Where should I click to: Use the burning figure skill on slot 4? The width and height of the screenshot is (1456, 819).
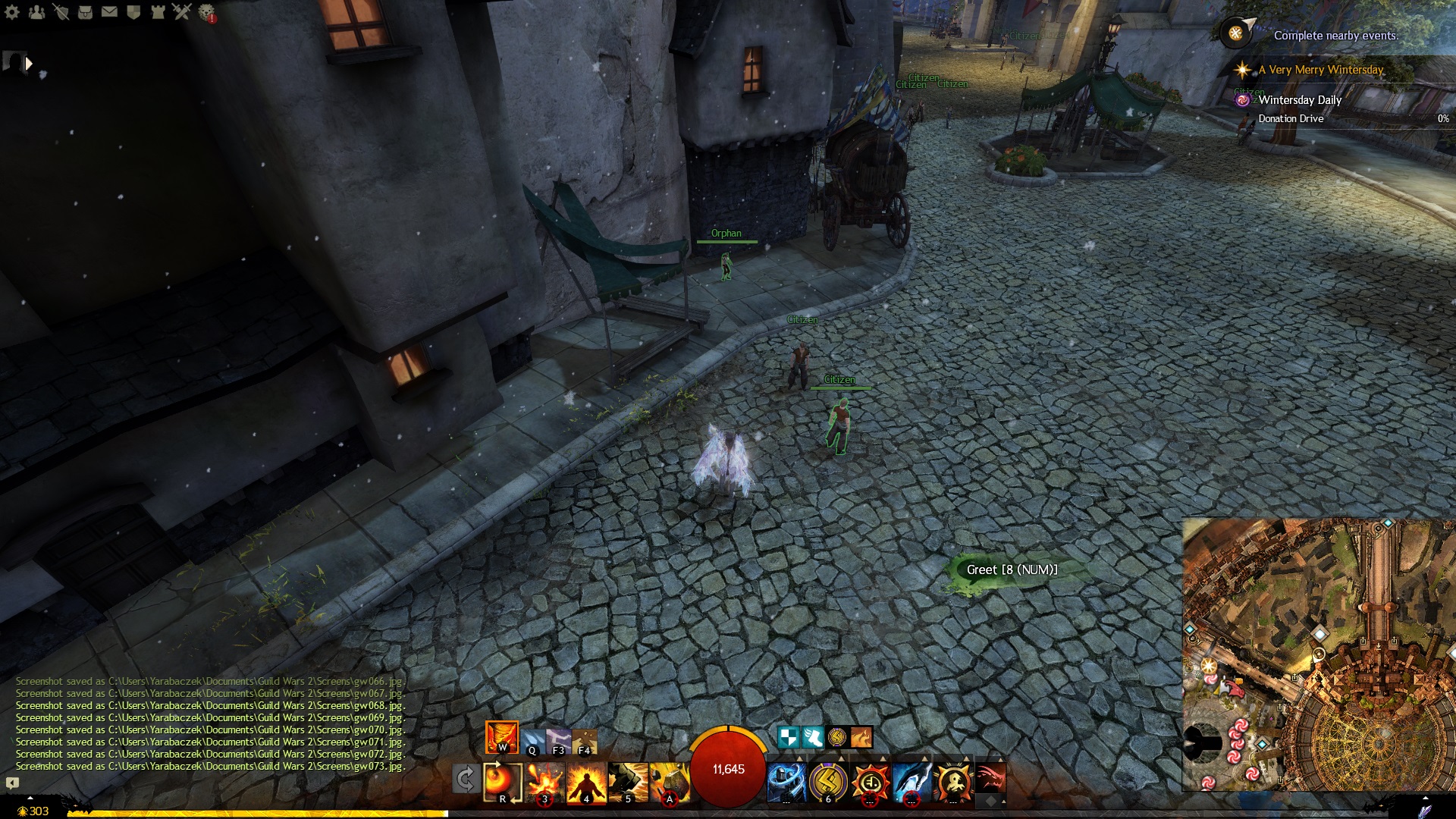click(x=586, y=782)
